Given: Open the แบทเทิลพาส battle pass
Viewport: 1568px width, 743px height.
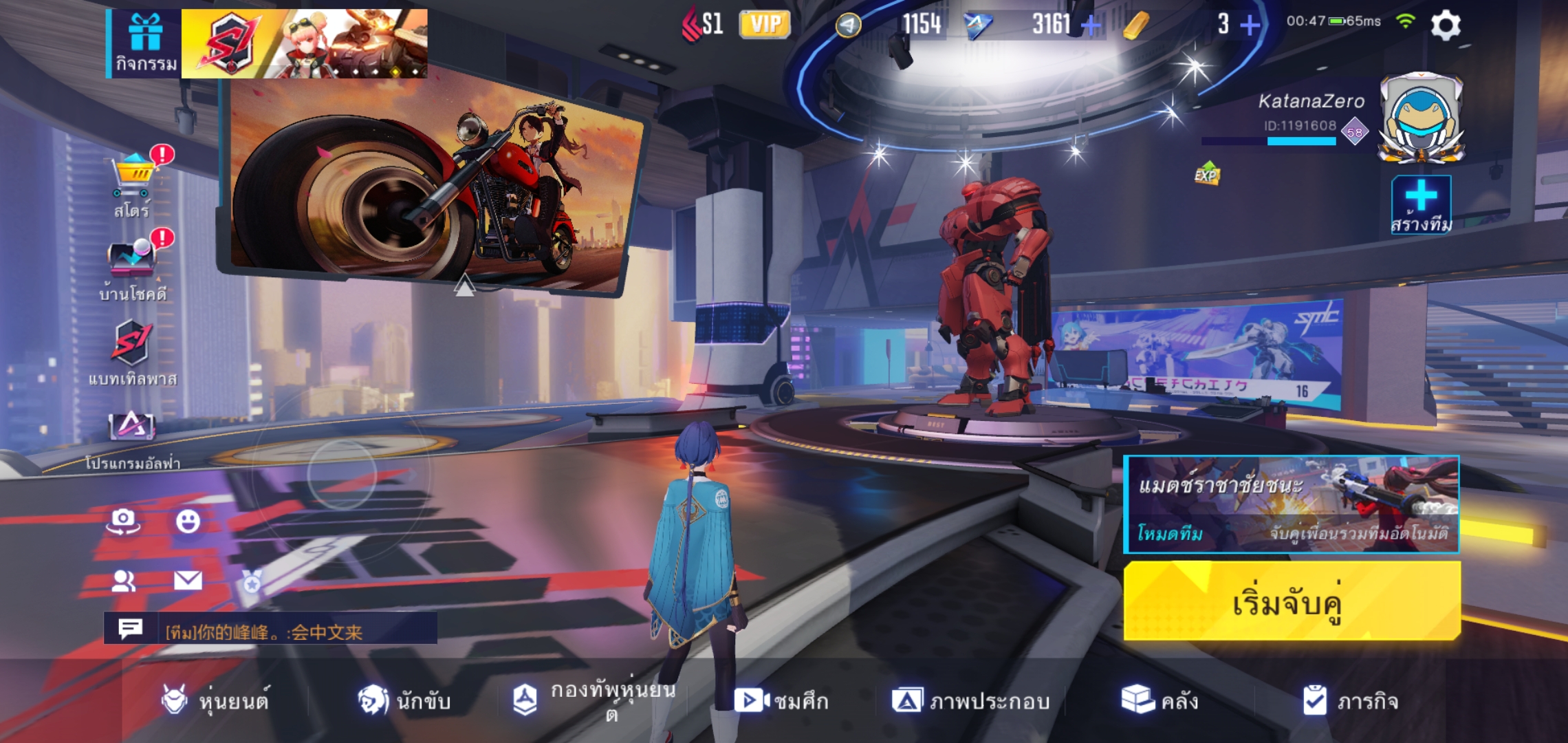Looking at the screenshot, I should coord(132,352).
